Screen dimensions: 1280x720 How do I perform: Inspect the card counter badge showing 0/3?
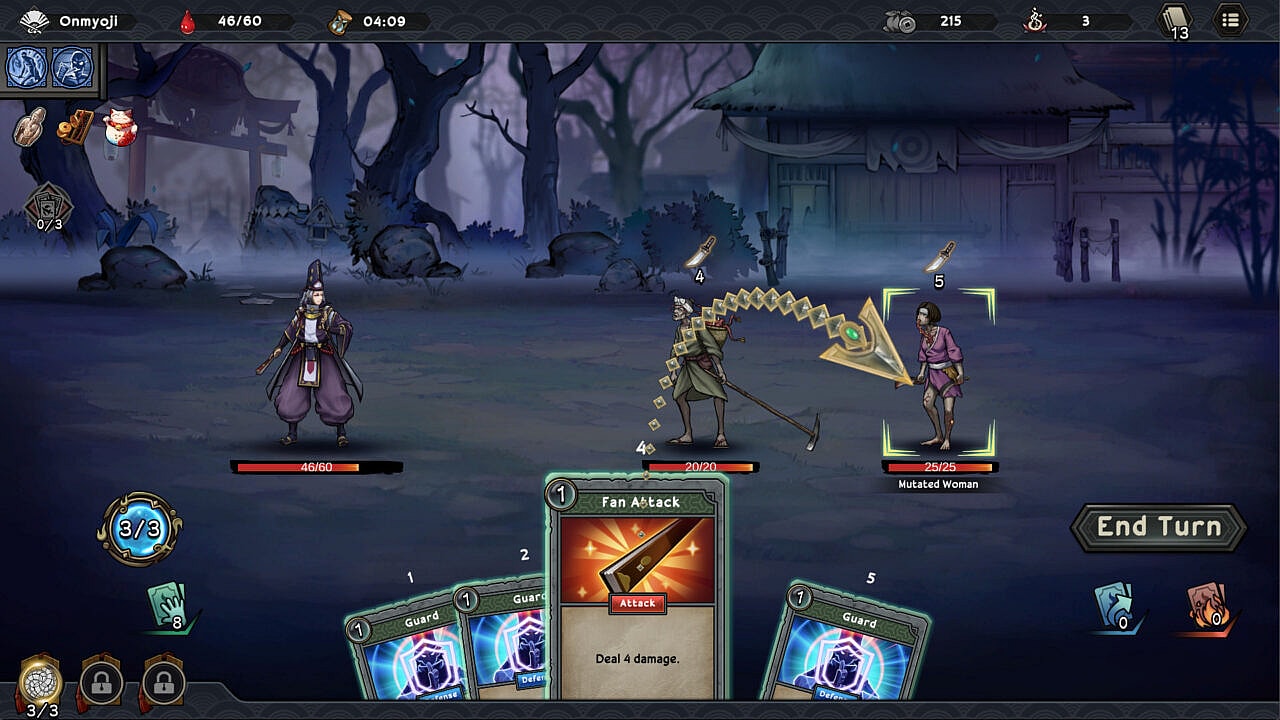click(x=48, y=208)
